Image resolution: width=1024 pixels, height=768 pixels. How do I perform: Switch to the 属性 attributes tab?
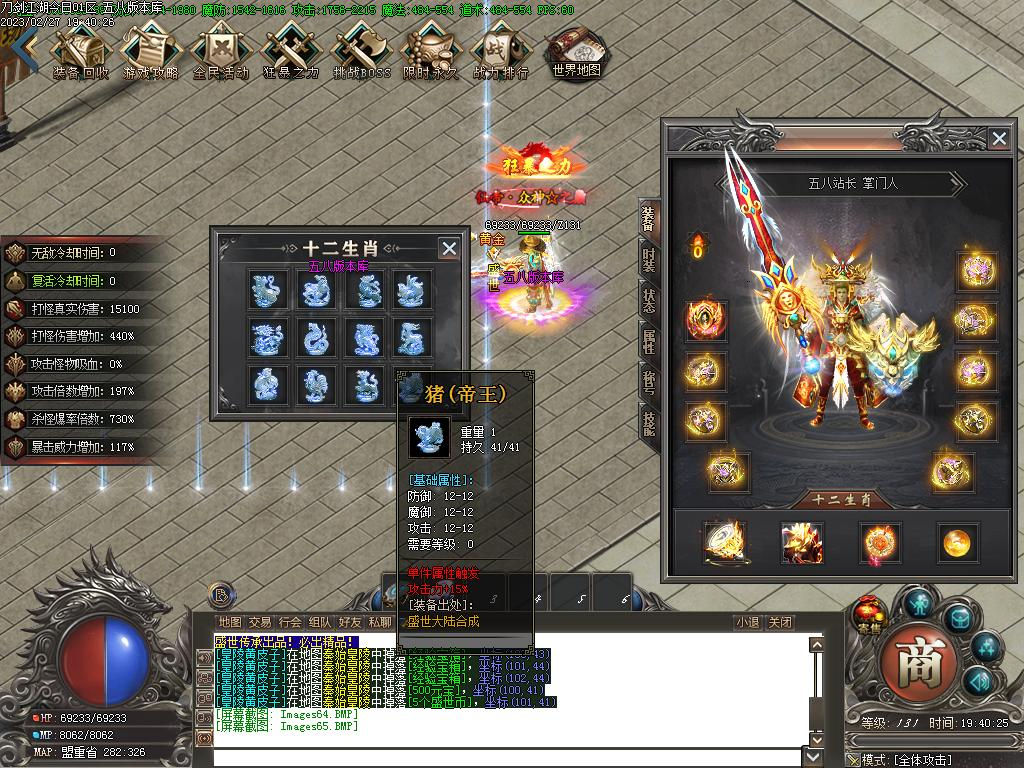(x=649, y=341)
